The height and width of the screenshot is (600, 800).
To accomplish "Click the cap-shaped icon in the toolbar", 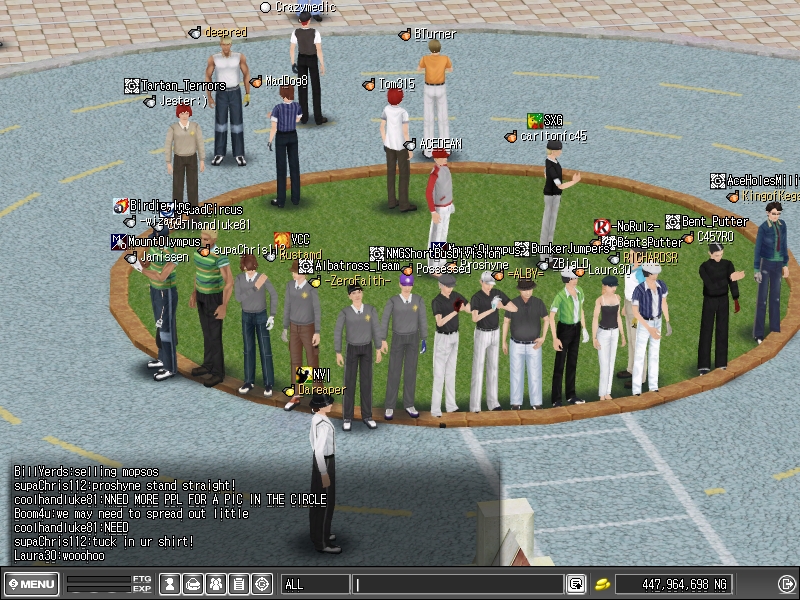I will [x=193, y=584].
